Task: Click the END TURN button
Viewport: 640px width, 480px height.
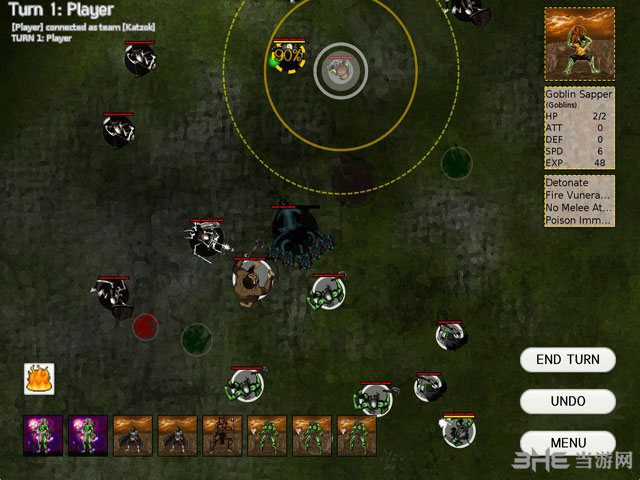Action: pyautogui.click(x=567, y=359)
